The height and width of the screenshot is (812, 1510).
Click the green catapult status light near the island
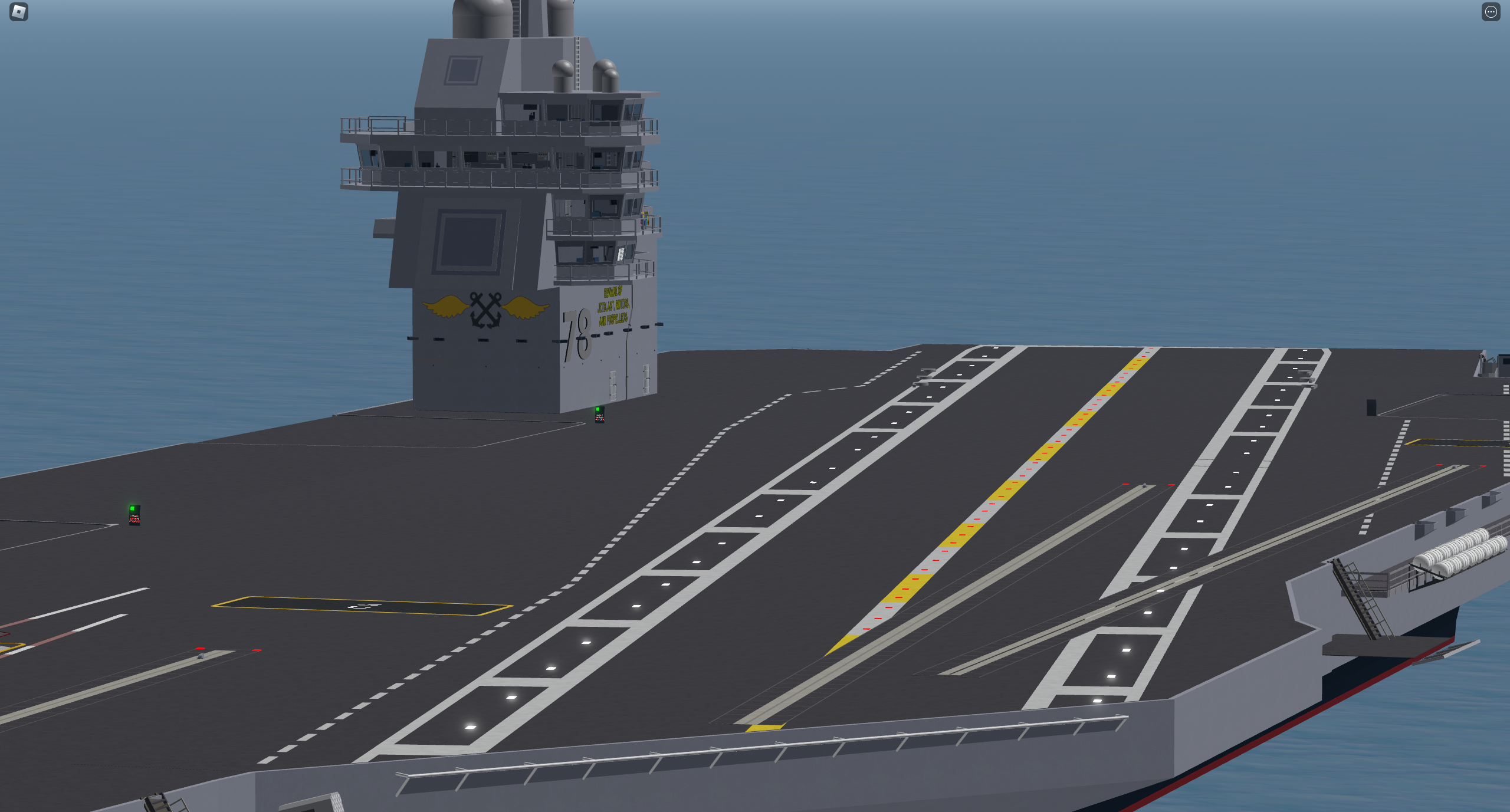click(x=598, y=407)
